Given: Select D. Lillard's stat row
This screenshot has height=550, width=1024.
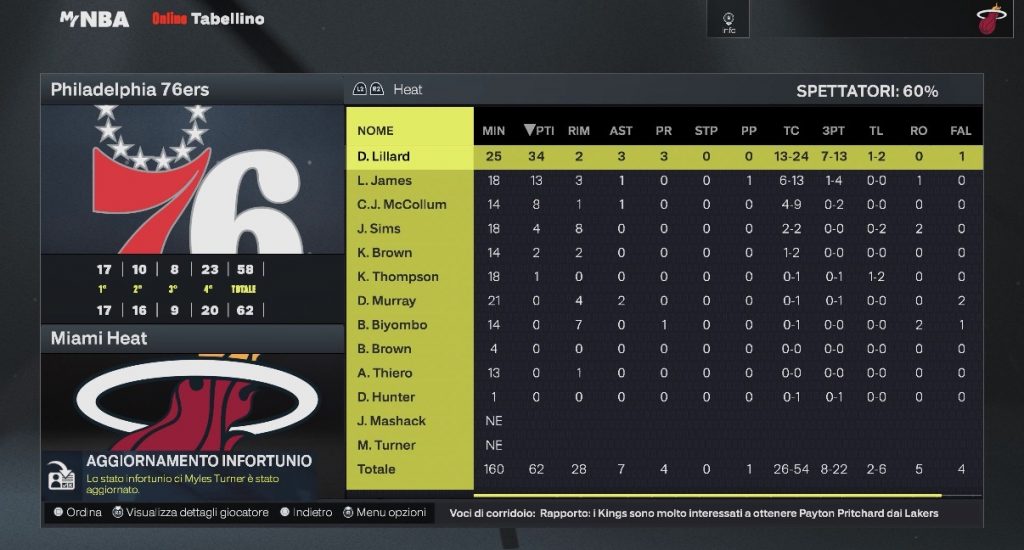Looking at the screenshot, I should (x=384, y=156).
